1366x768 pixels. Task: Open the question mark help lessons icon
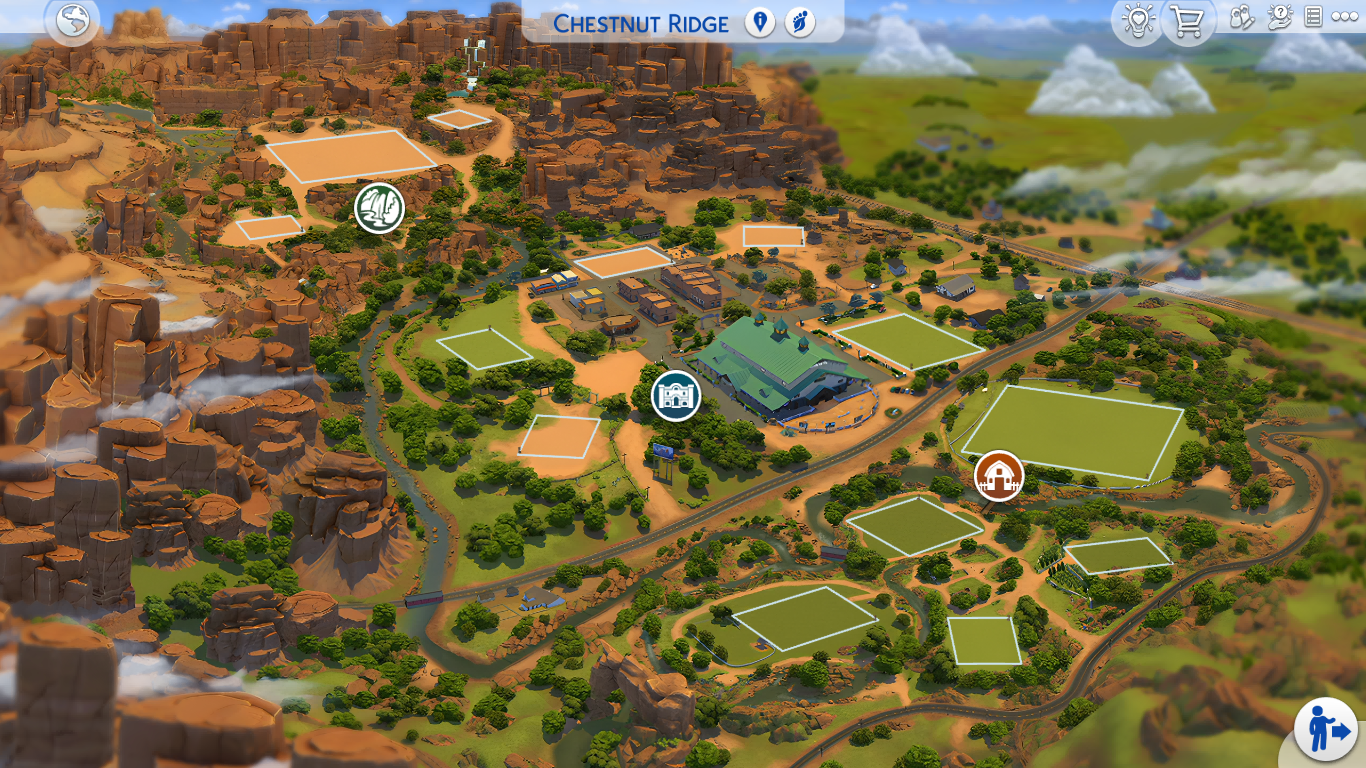[1279, 17]
